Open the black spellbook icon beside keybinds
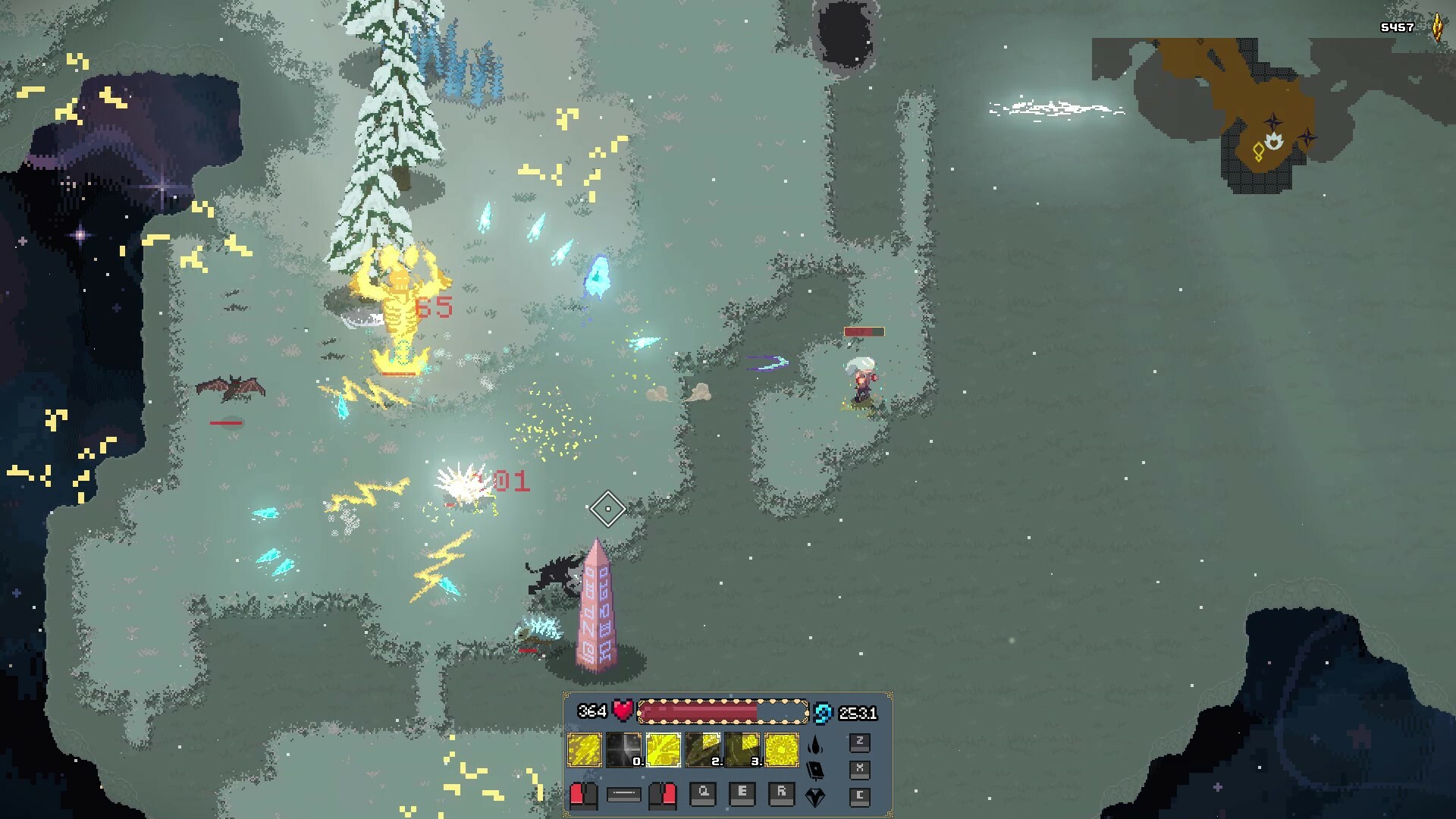The width and height of the screenshot is (1456, 819). point(815,772)
